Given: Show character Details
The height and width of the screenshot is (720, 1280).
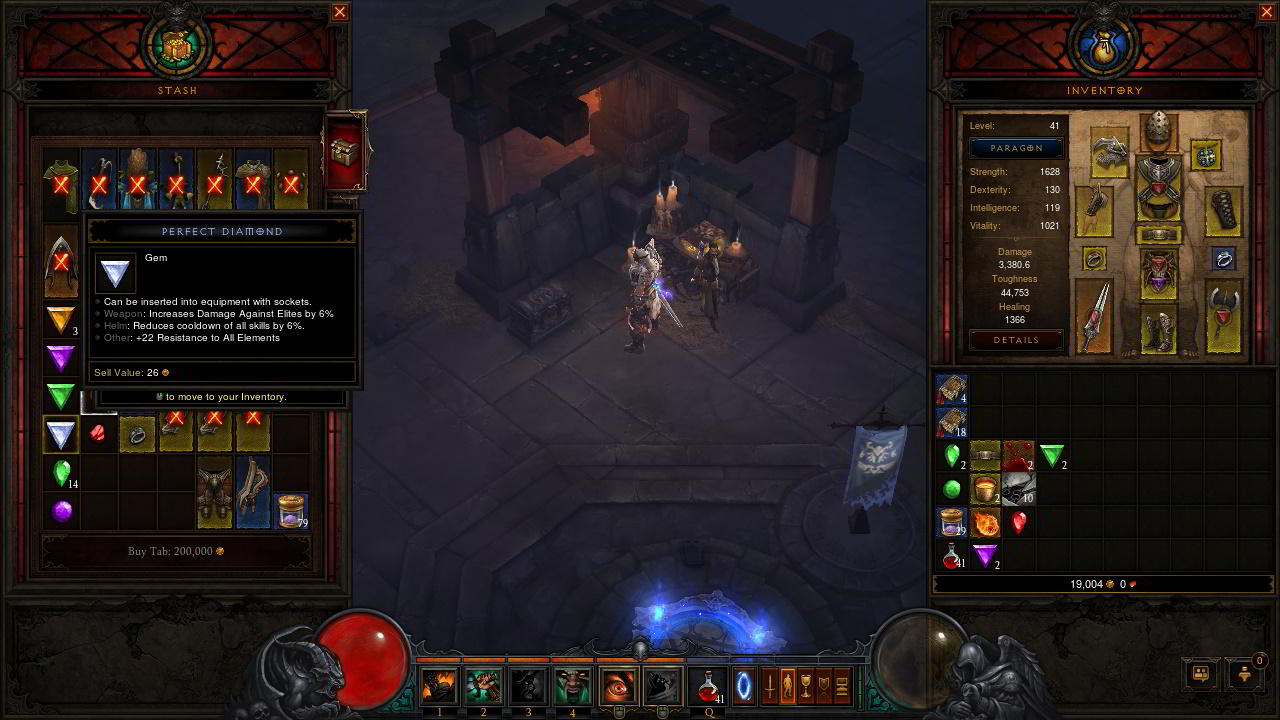Looking at the screenshot, I should pyautogui.click(x=1016, y=340).
